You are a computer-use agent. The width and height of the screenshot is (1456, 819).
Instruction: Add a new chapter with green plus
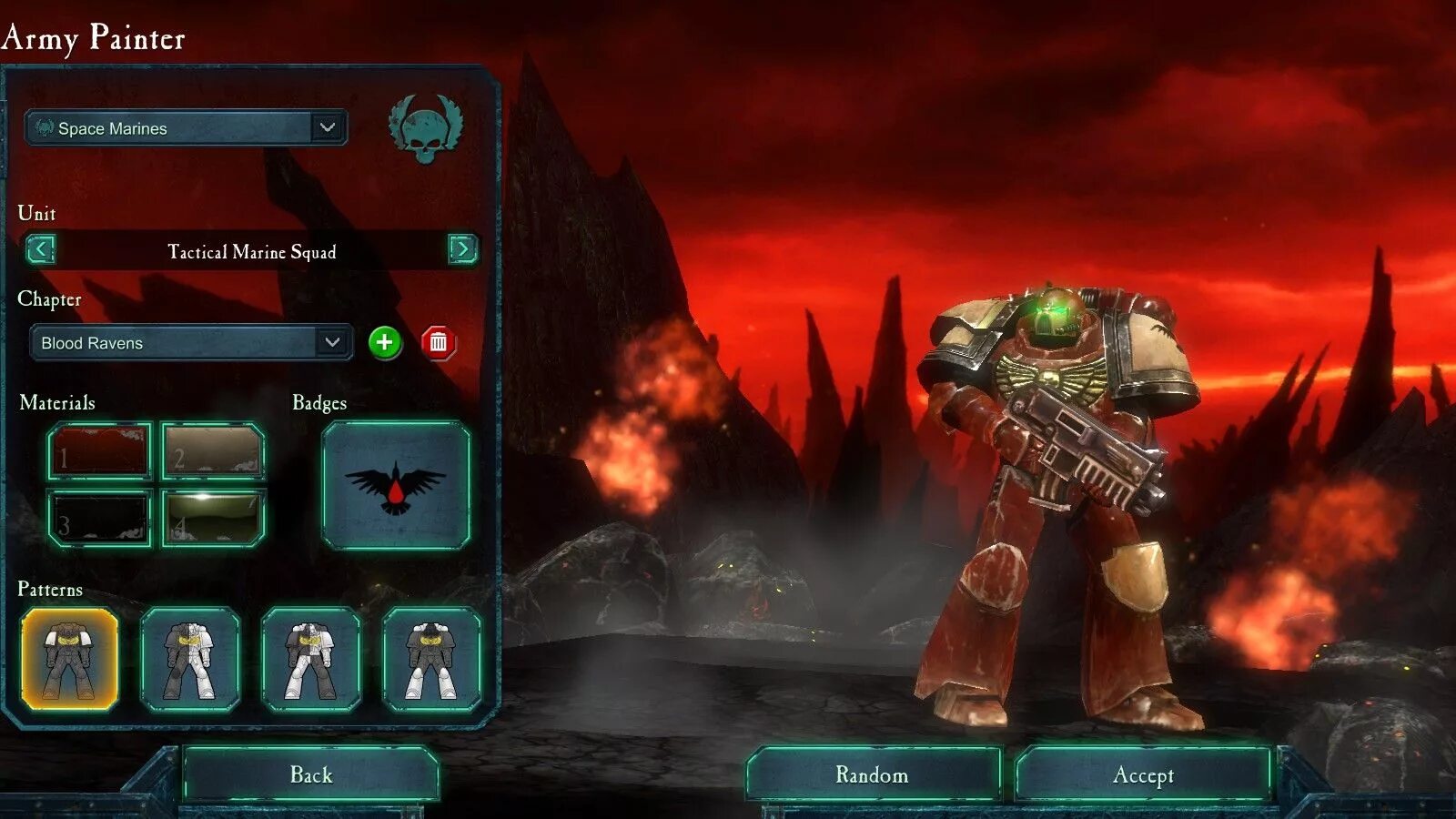click(385, 343)
